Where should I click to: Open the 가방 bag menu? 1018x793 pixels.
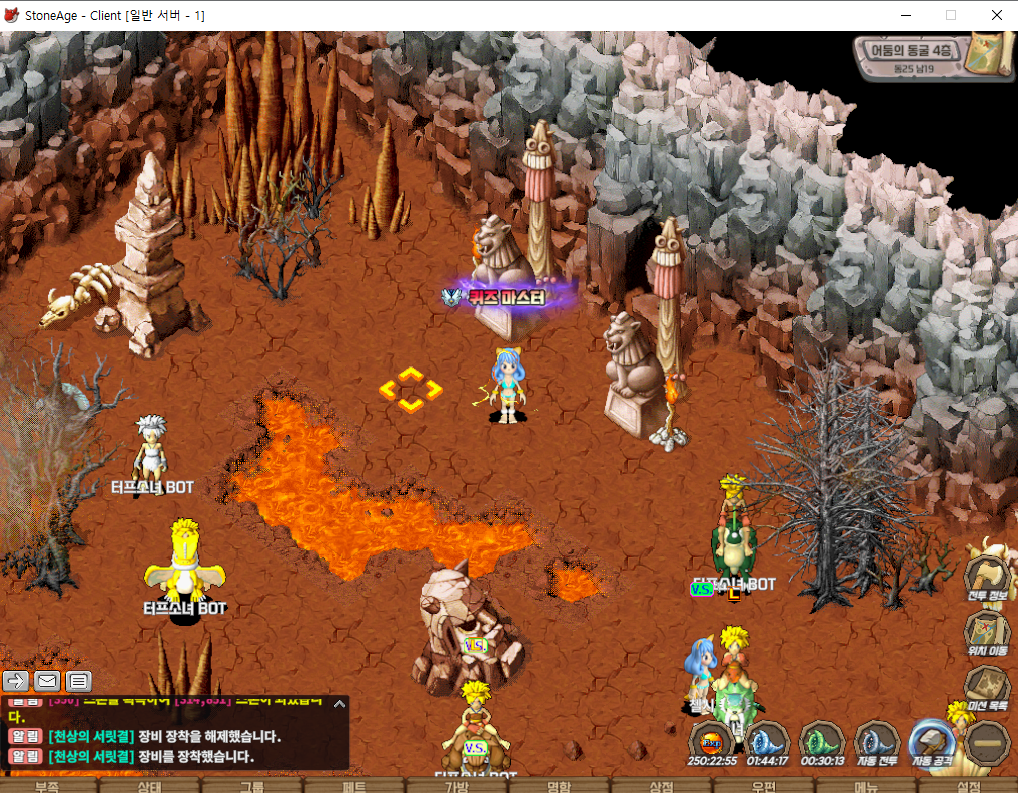tap(456, 786)
